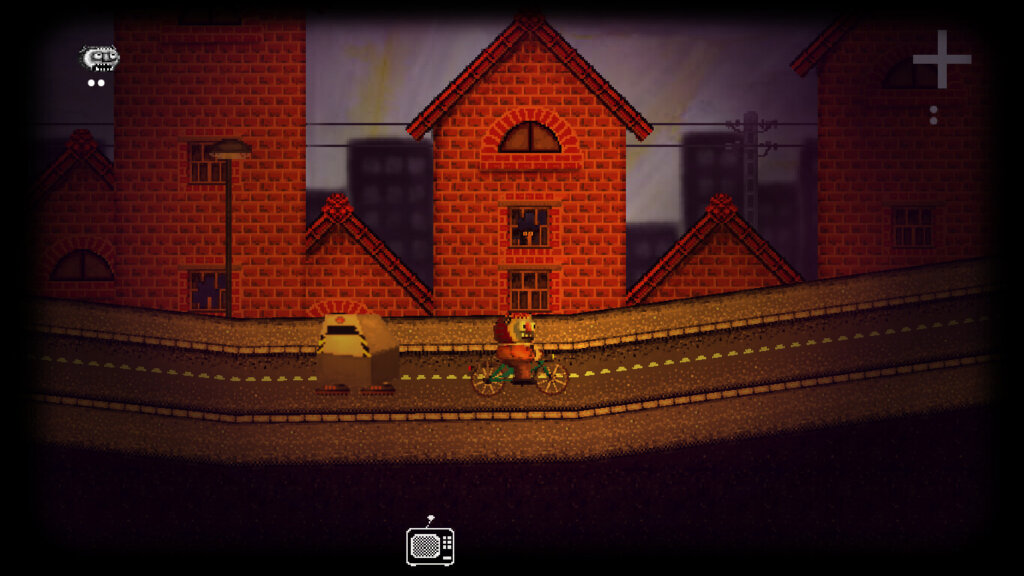Select the large plus sign icon

(941, 60)
